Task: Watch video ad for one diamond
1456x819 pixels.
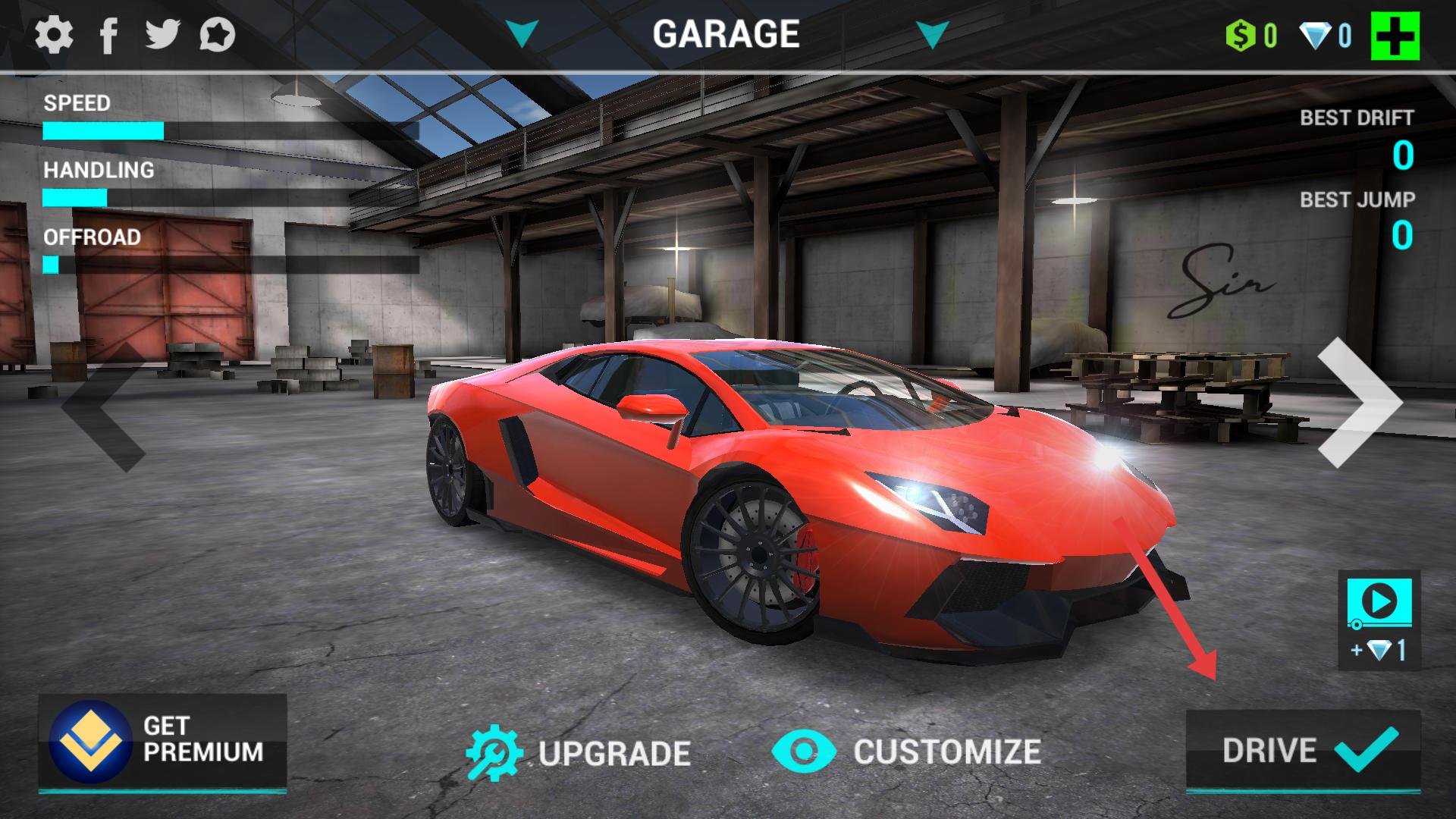Action: click(1379, 620)
